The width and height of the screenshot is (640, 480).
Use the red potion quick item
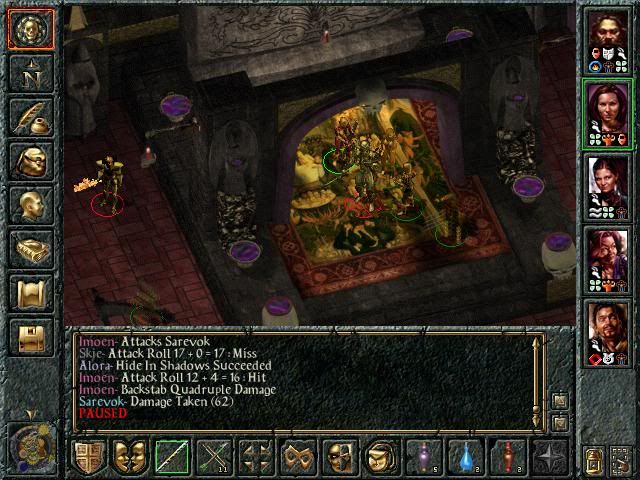508,457
